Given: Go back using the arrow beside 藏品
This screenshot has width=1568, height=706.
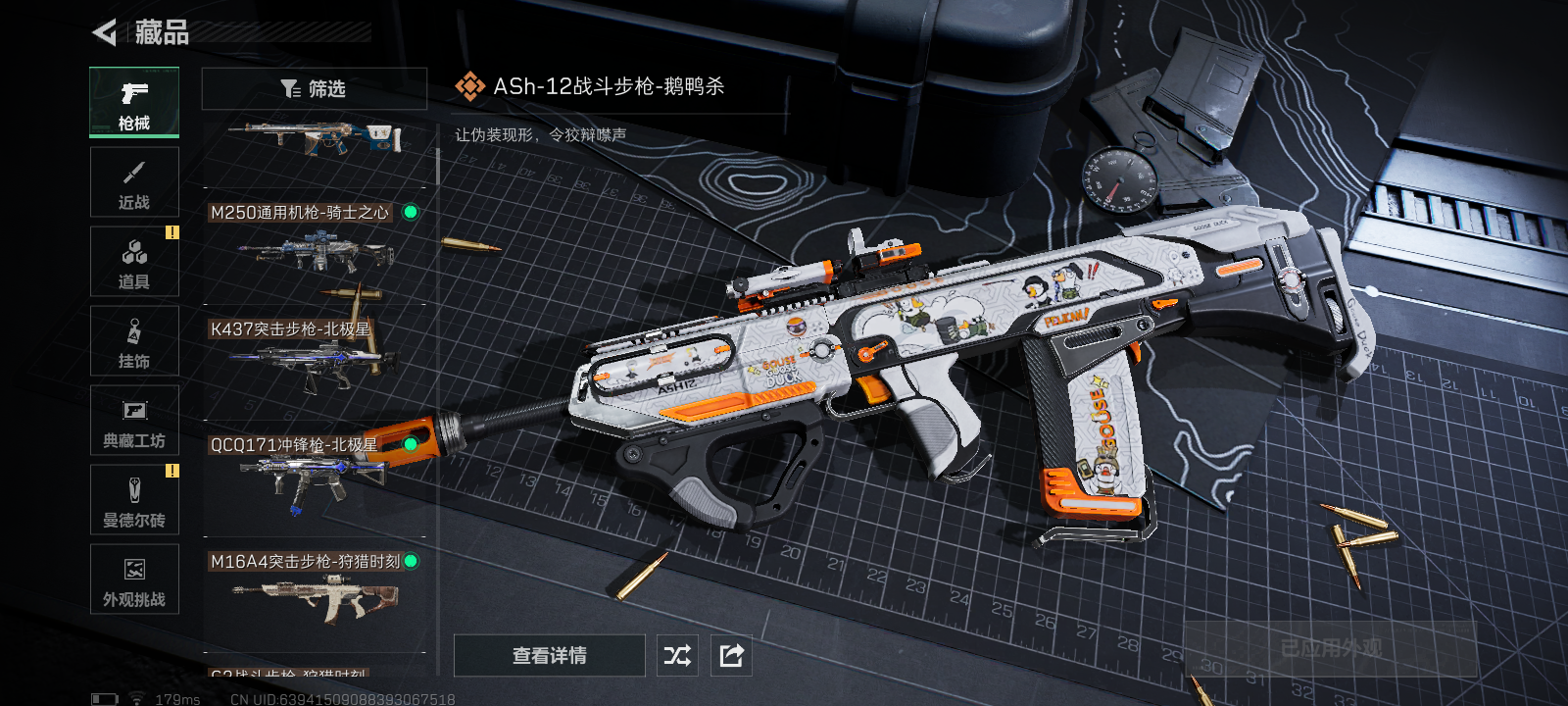Looking at the screenshot, I should tap(104, 32).
